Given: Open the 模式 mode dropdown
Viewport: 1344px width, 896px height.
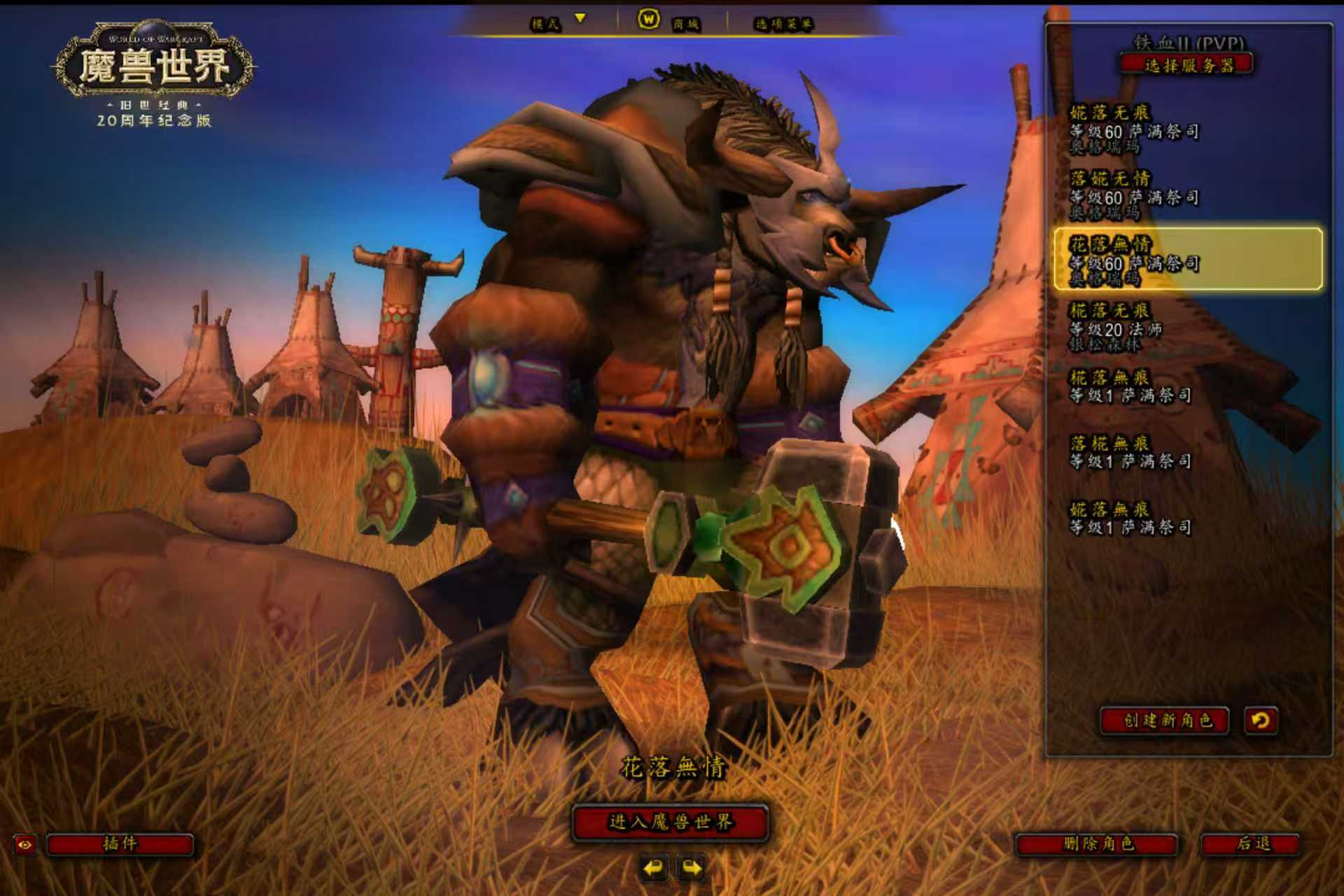Looking at the screenshot, I should click(x=557, y=23).
